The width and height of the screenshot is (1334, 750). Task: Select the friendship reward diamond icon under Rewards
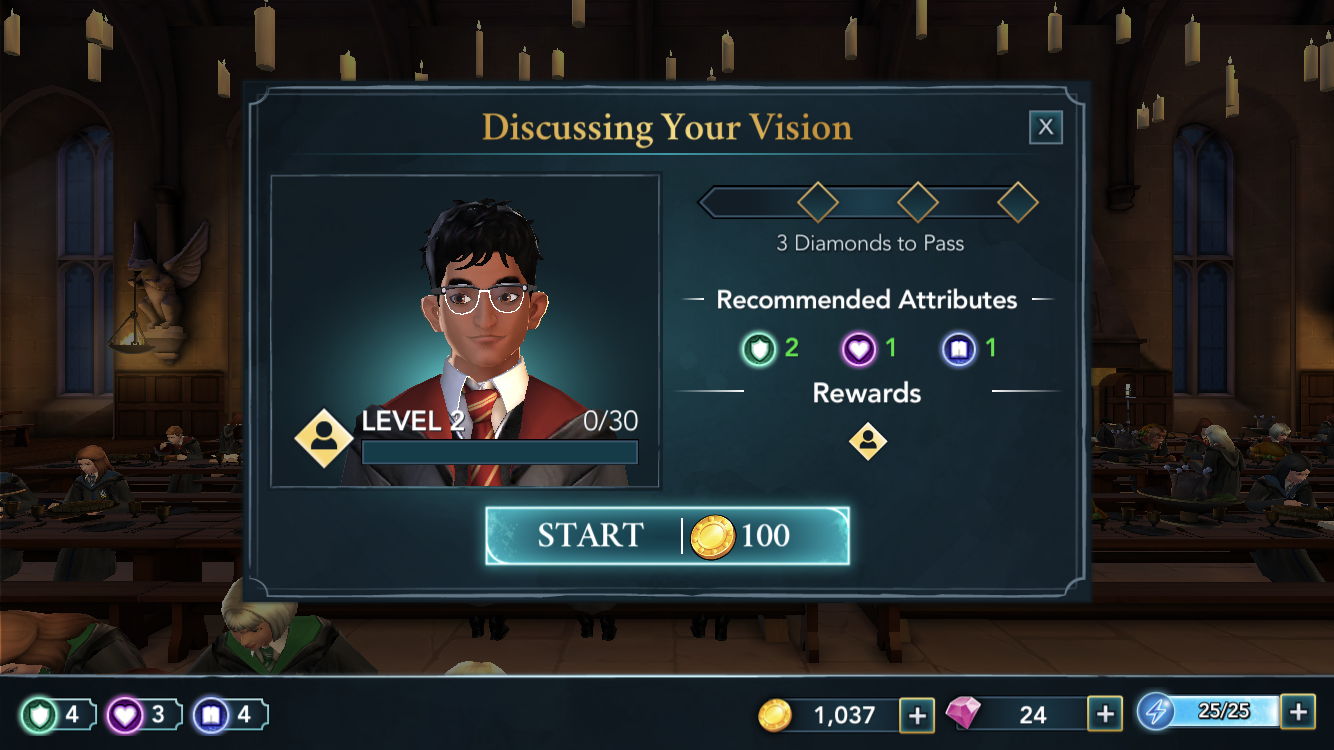point(867,441)
